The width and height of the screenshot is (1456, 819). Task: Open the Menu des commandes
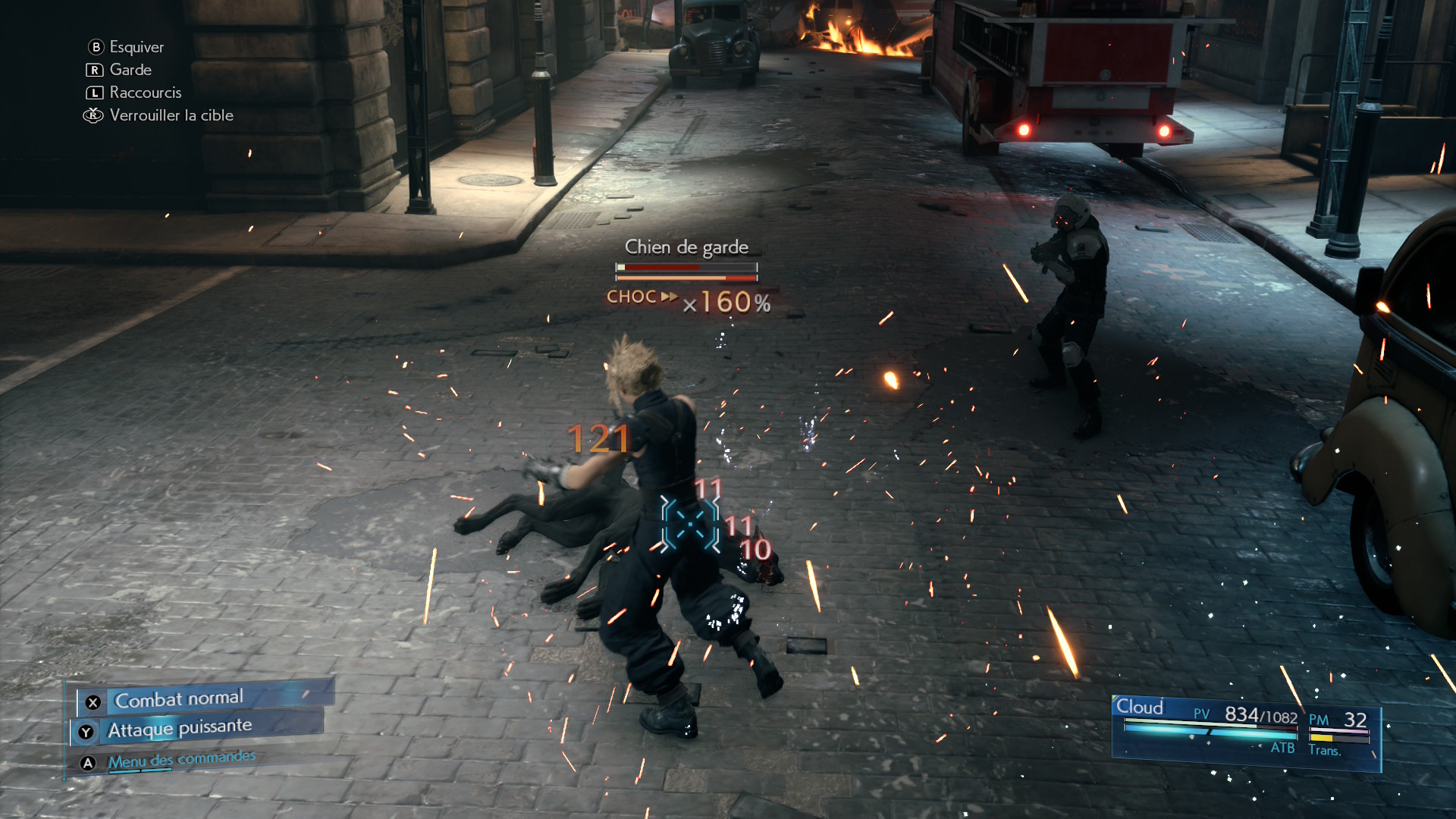click(x=181, y=760)
